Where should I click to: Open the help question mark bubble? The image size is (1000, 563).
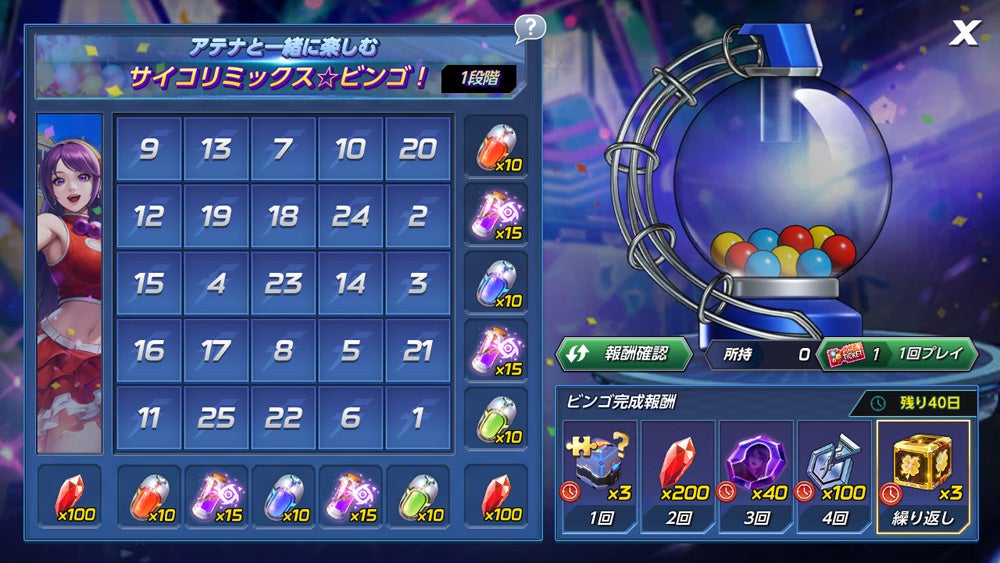point(530,28)
